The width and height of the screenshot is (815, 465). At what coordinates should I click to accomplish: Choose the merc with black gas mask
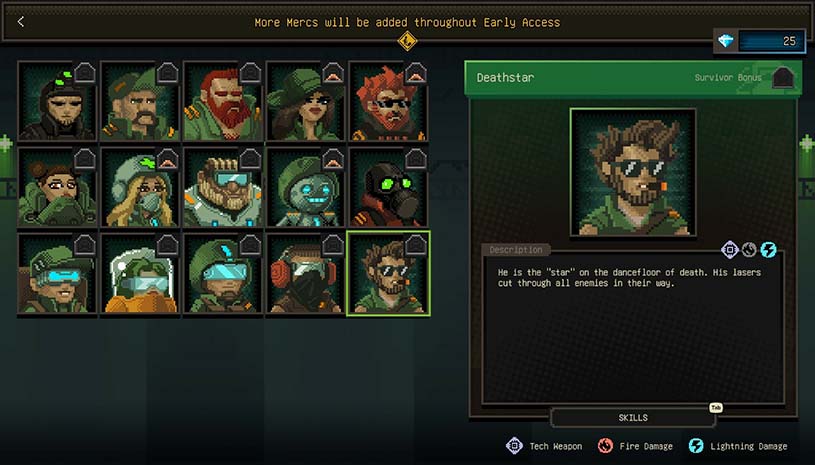(388, 187)
